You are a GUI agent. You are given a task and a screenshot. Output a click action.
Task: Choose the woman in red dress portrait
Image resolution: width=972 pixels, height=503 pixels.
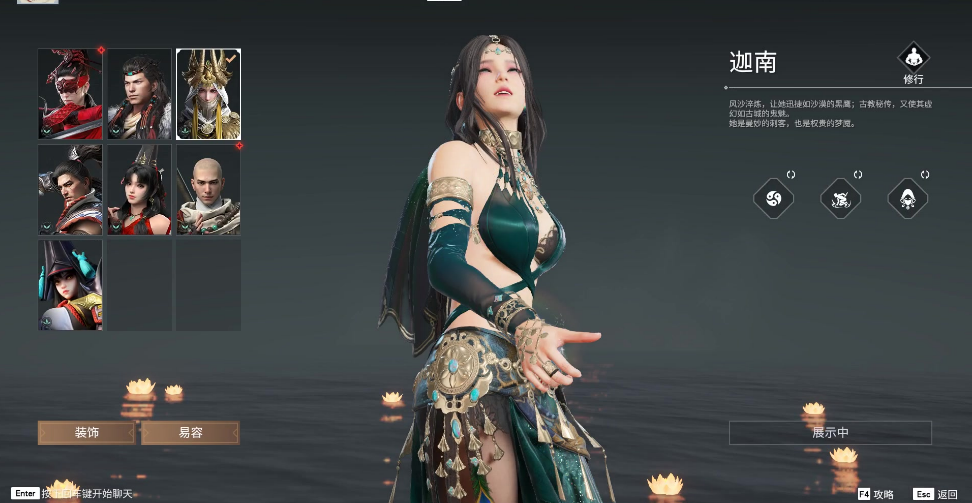point(139,190)
